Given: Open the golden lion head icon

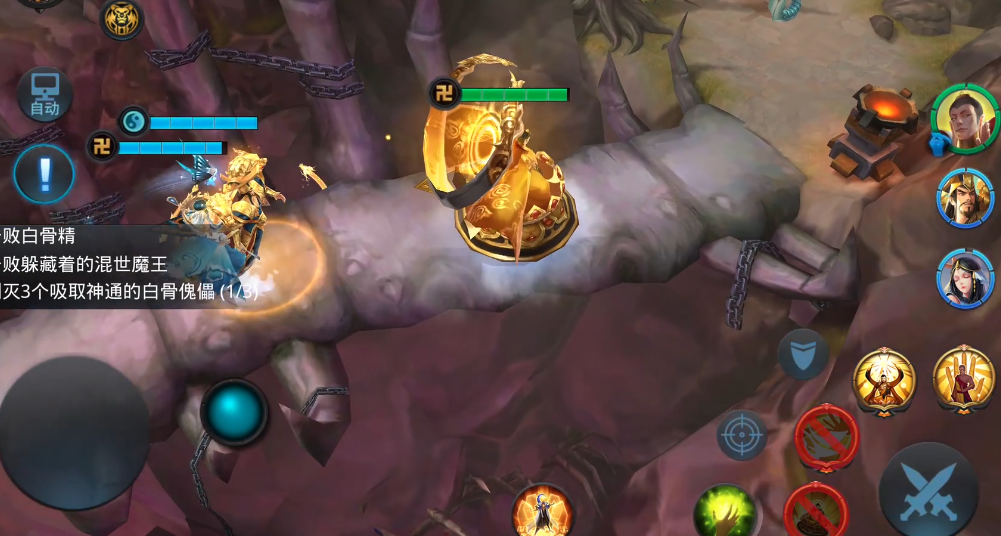Looking at the screenshot, I should coord(122,18).
